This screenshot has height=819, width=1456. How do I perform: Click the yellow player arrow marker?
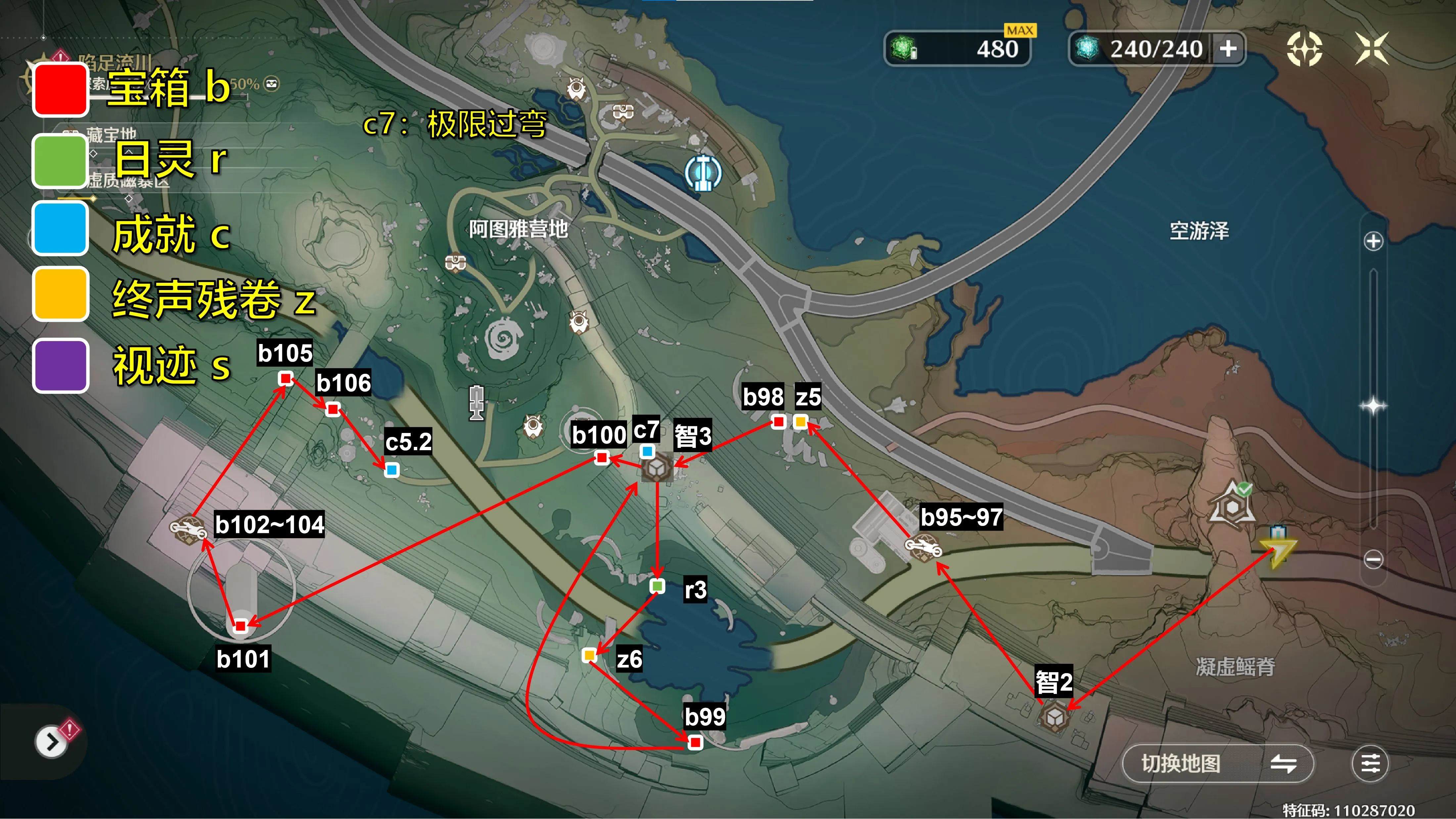pos(1277,551)
